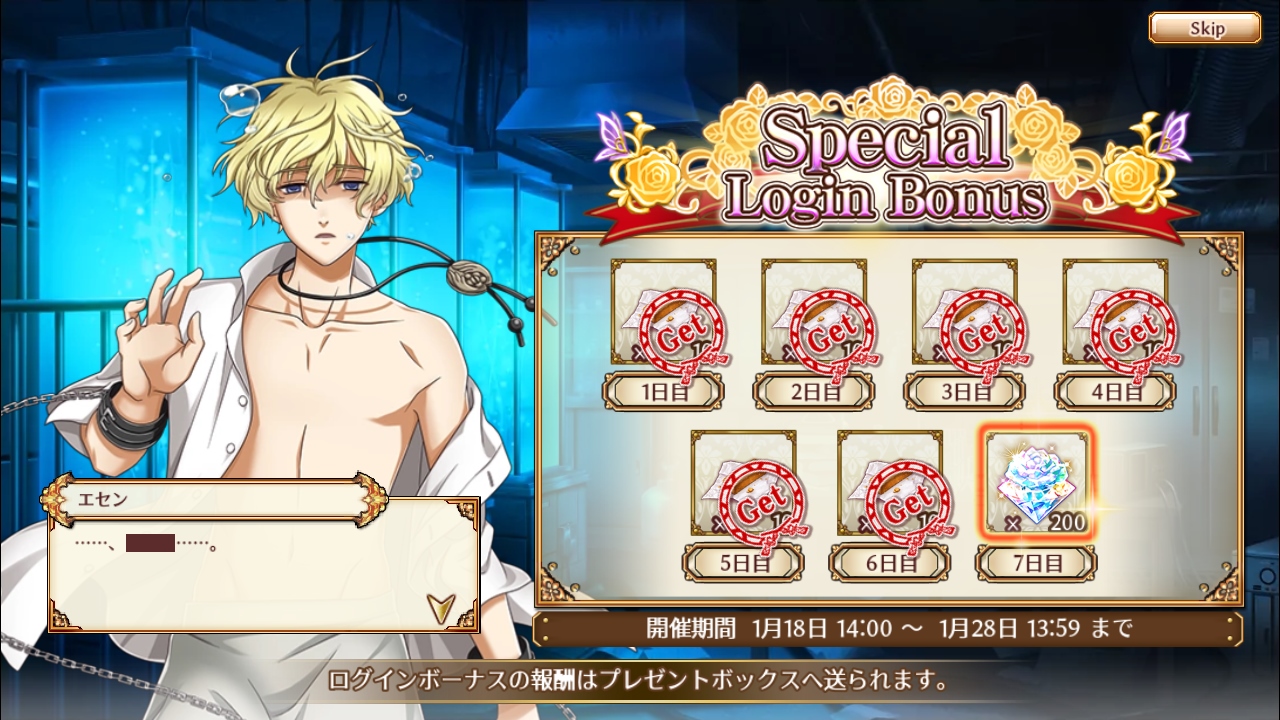This screenshot has width=1280, height=720.
Task: Choose the 6日目 reward tile
Action: click(889, 484)
